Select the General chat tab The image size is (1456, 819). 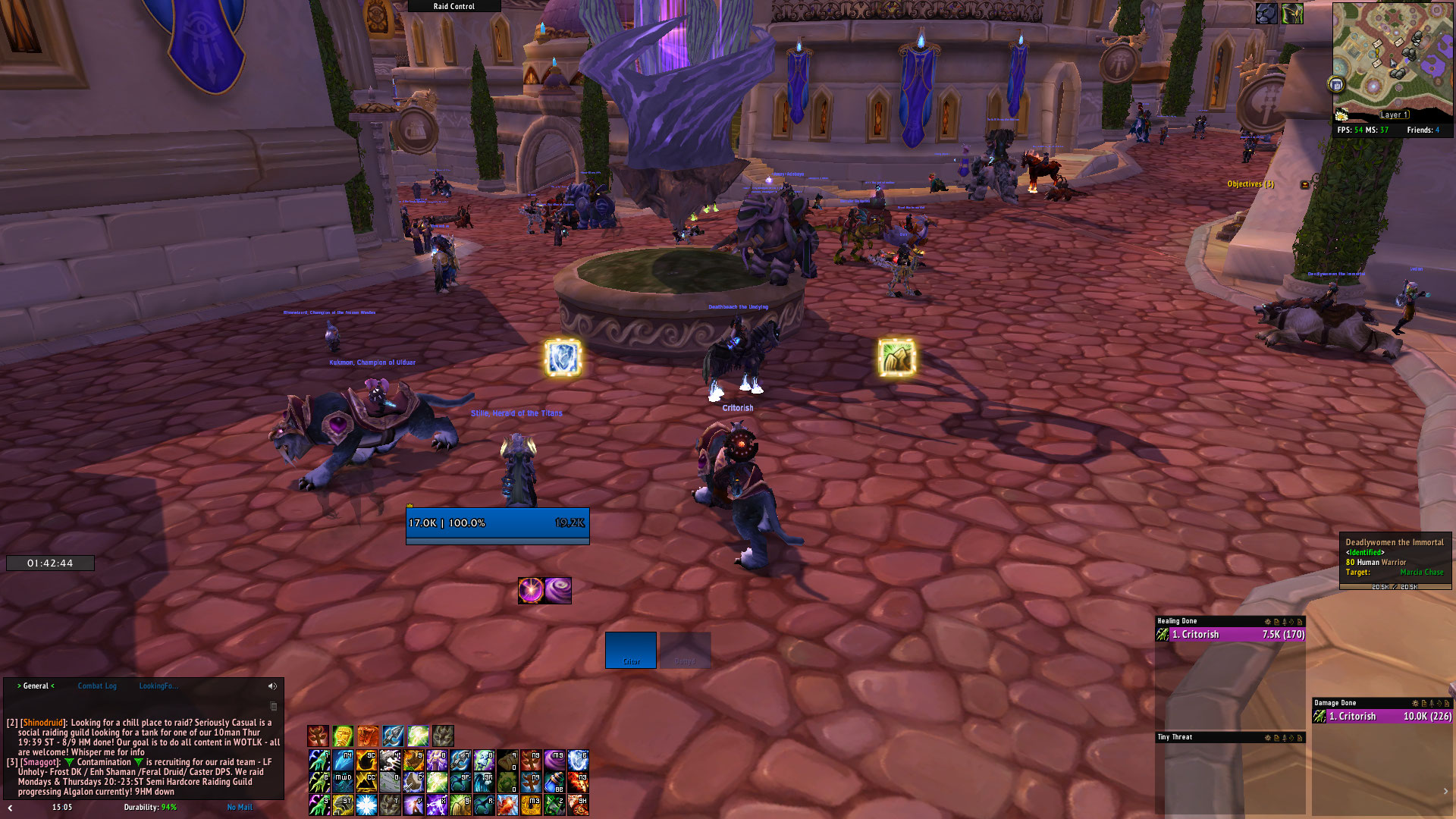tap(36, 686)
